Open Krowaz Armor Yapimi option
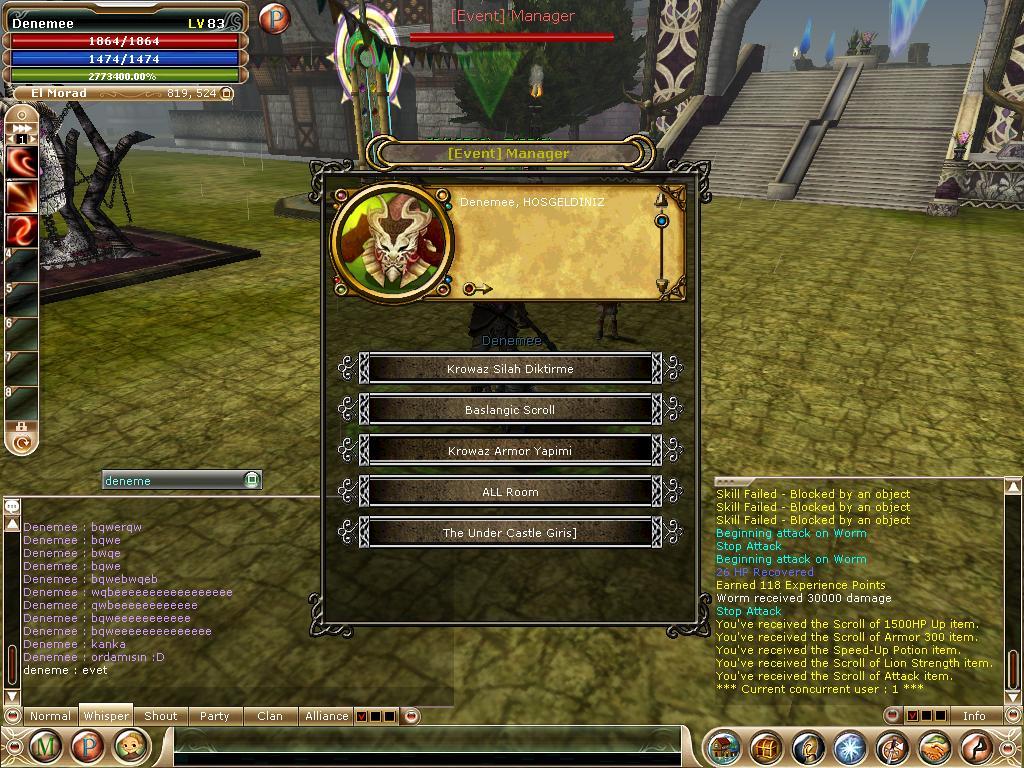This screenshot has height=768, width=1024. click(x=510, y=451)
